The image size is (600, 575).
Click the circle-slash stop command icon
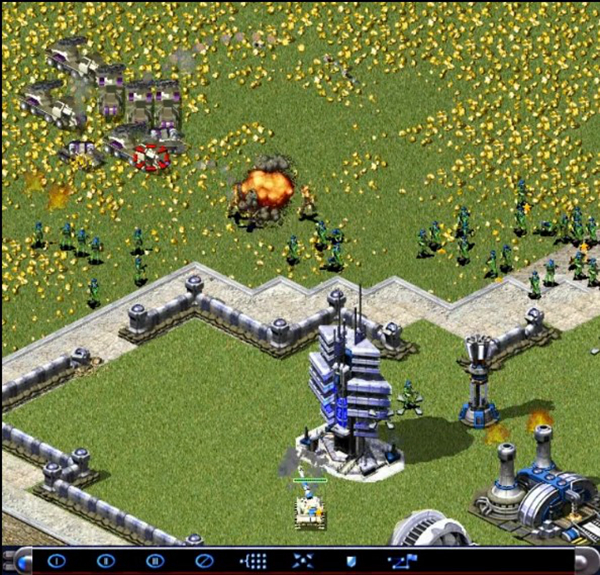point(204,561)
